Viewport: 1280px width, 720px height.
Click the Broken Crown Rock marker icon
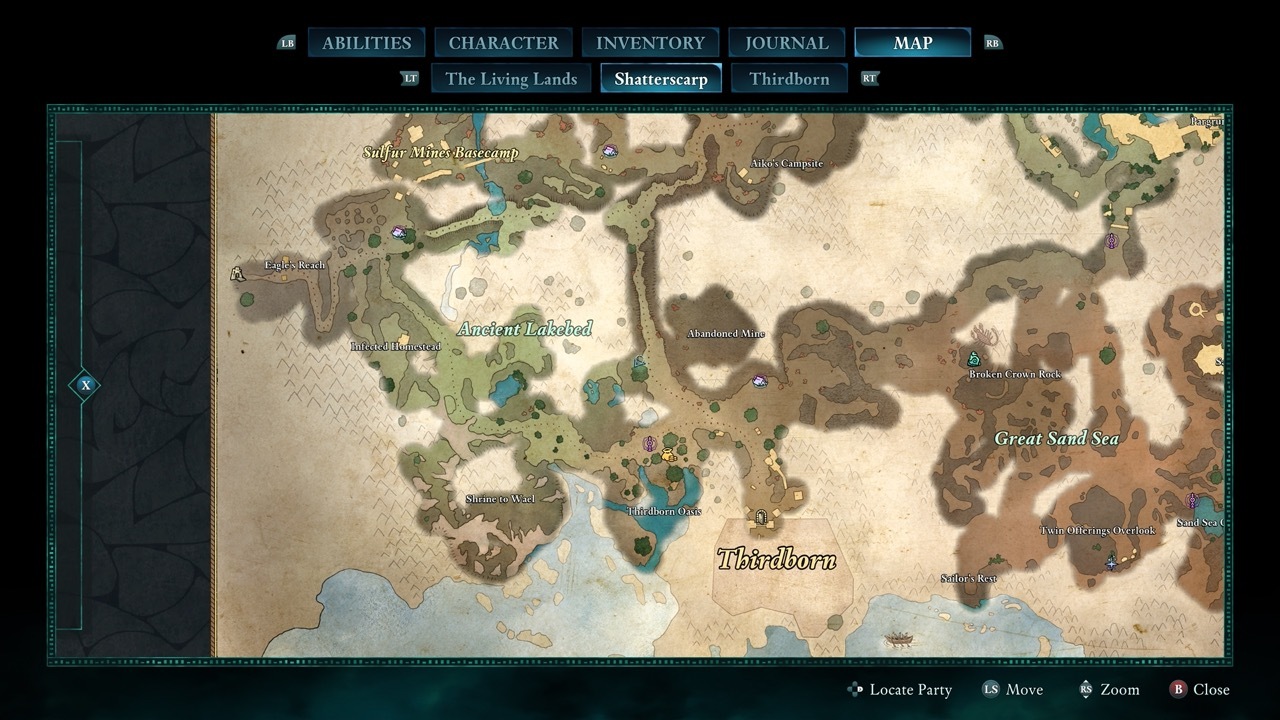point(974,358)
